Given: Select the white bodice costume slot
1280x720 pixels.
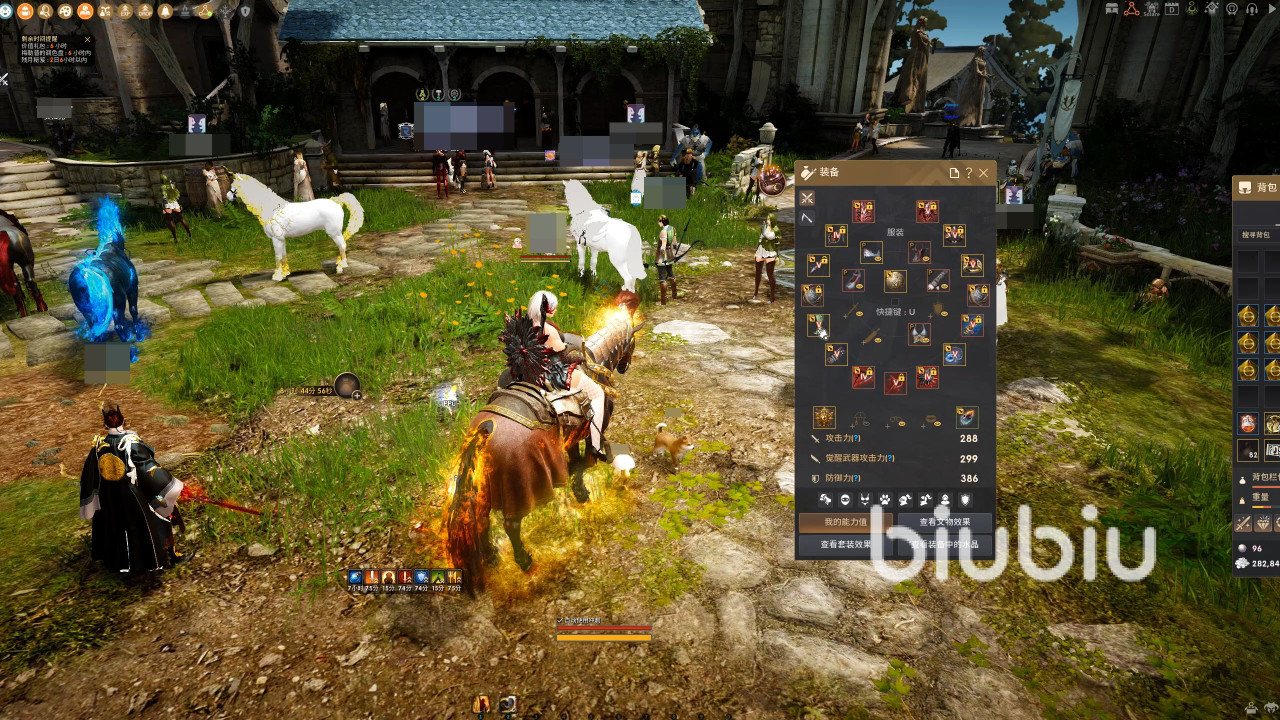Looking at the screenshot, I should click(x=871, y=252).
